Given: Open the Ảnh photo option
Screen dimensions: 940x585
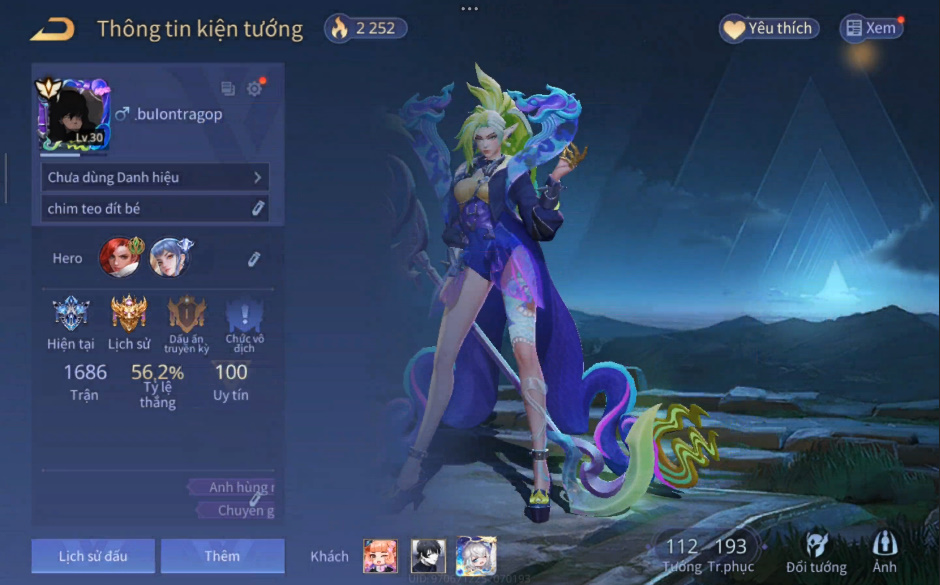Looking at the screenshot, I should tap(884, 552).
